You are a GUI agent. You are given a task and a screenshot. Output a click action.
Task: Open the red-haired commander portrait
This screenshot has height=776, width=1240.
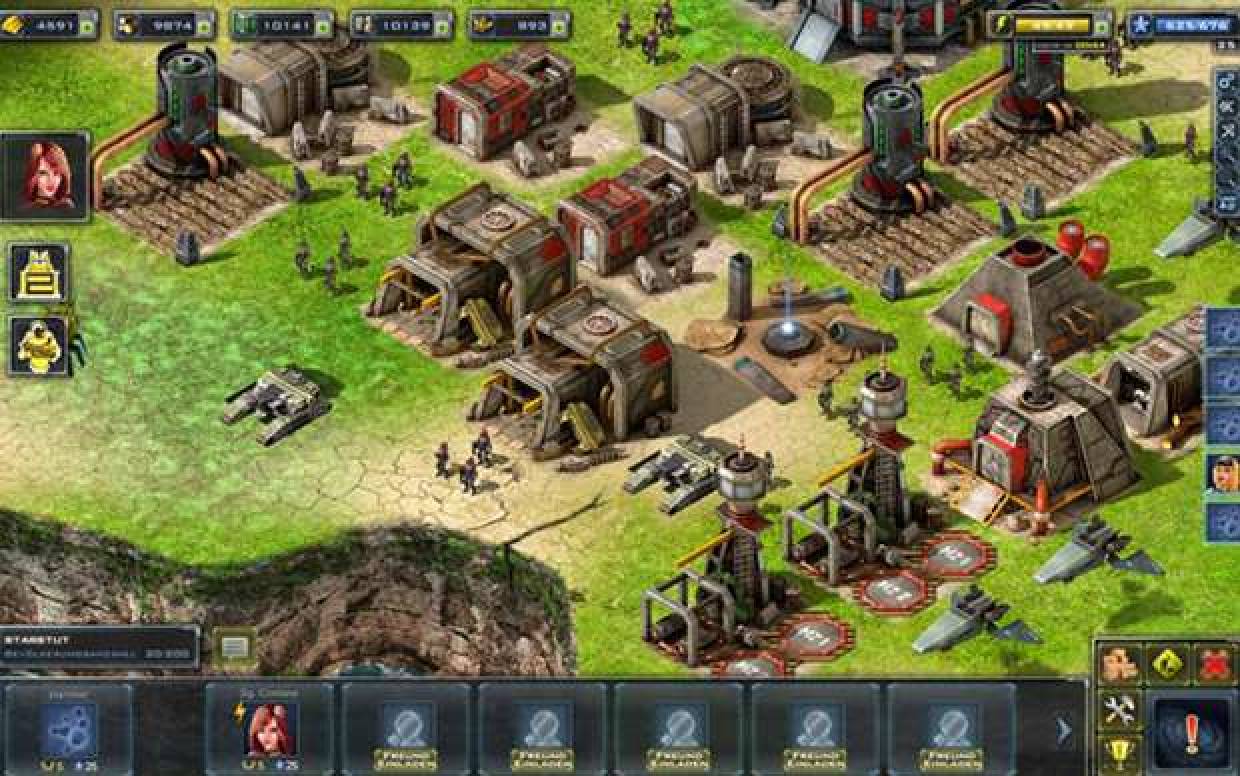pos(46,177)
